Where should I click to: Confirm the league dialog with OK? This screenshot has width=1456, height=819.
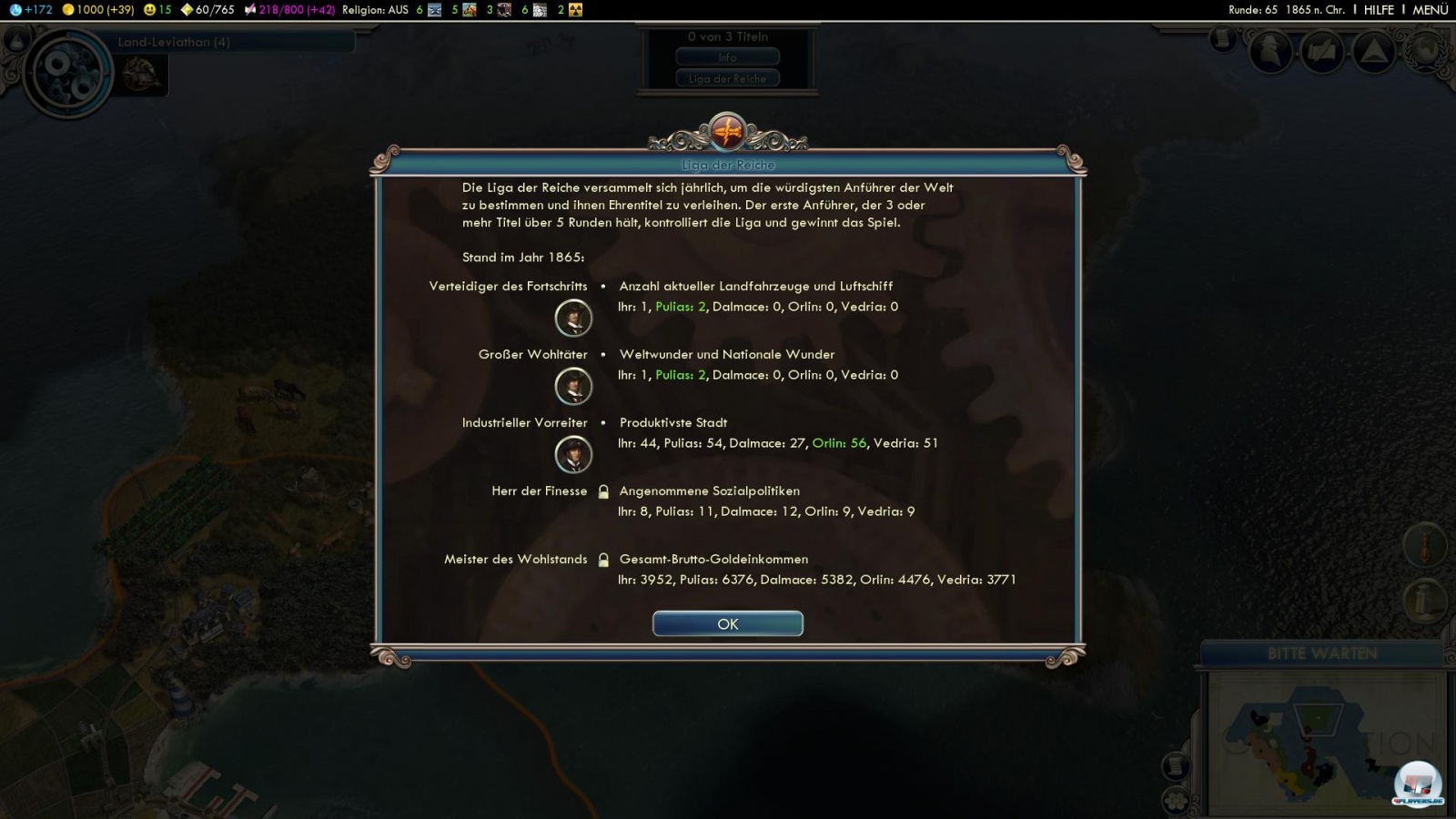(x=727, y=623)
